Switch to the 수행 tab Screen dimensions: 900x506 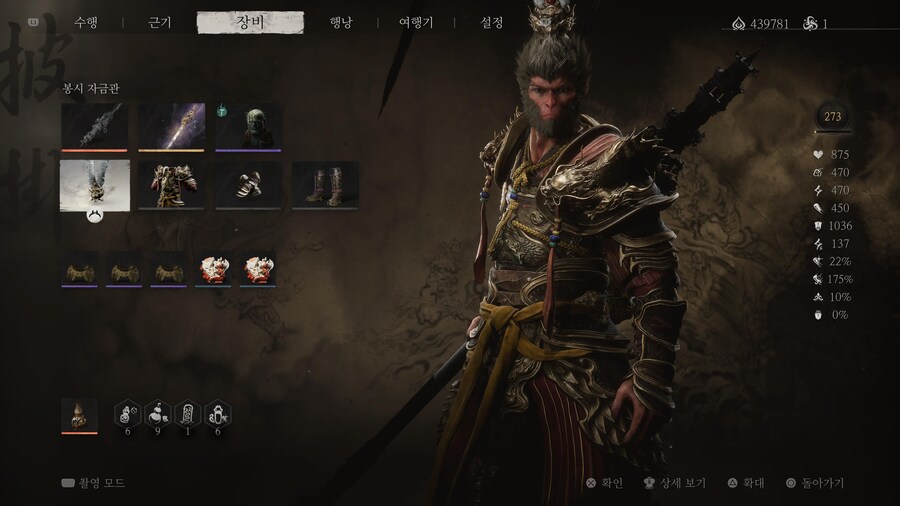point(86,23)
